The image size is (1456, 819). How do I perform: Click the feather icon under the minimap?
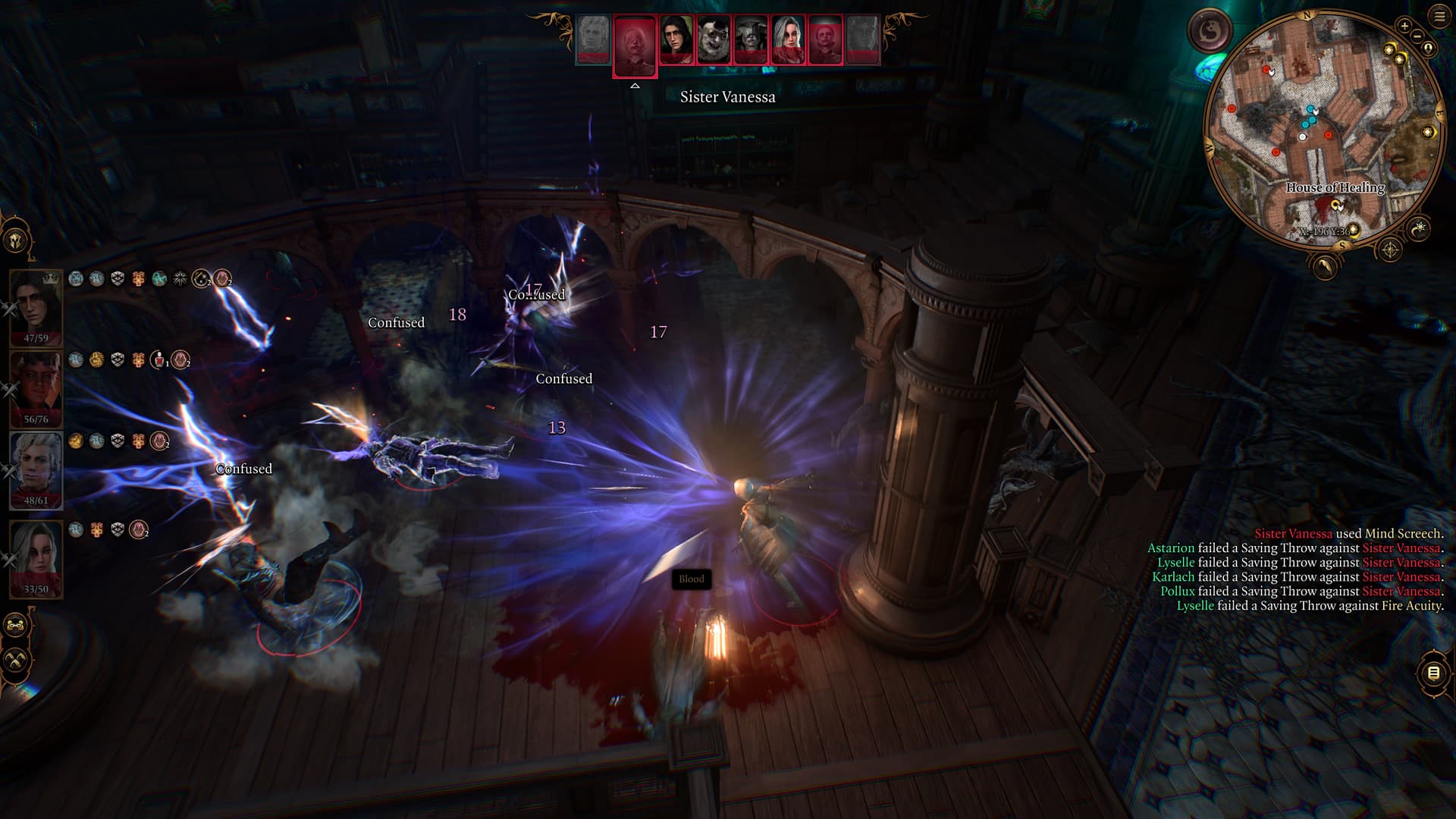point(1324,266)
